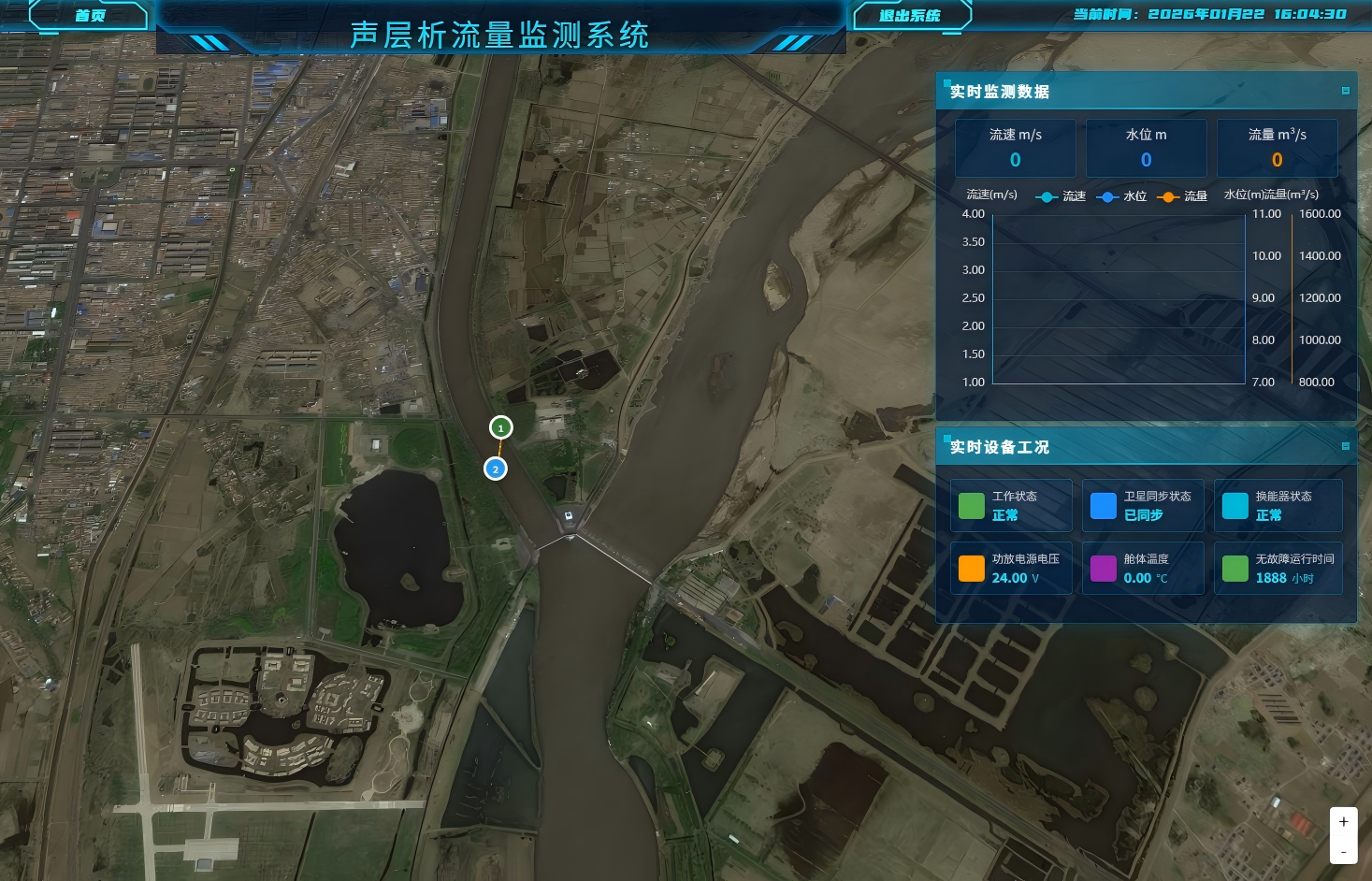Toggle the 流量 series in chart legend
The width and height of the screenshot is (1372, 881).
[x=1182, y=196]
